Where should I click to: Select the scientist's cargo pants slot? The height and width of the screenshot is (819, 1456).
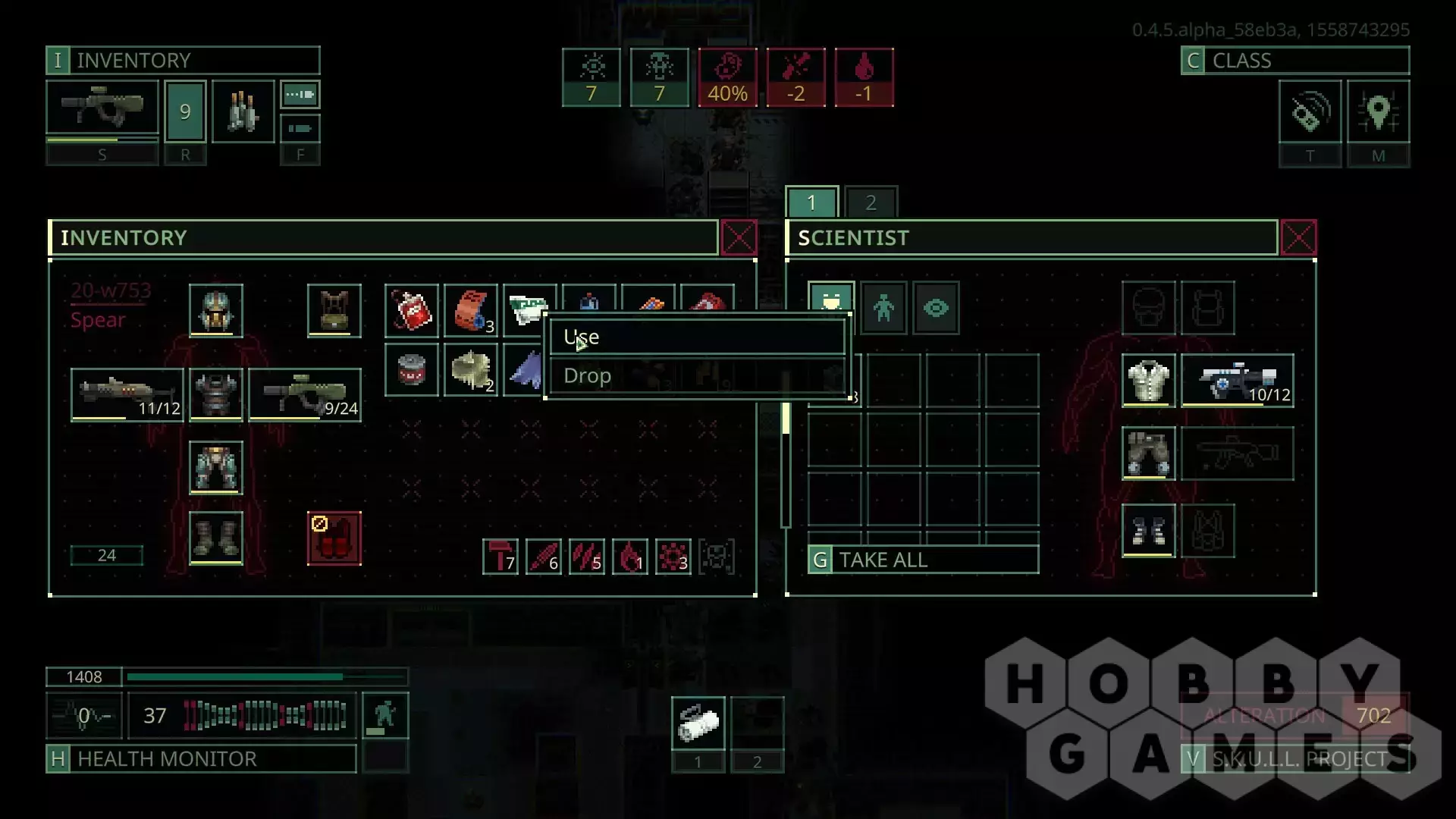1148,453
